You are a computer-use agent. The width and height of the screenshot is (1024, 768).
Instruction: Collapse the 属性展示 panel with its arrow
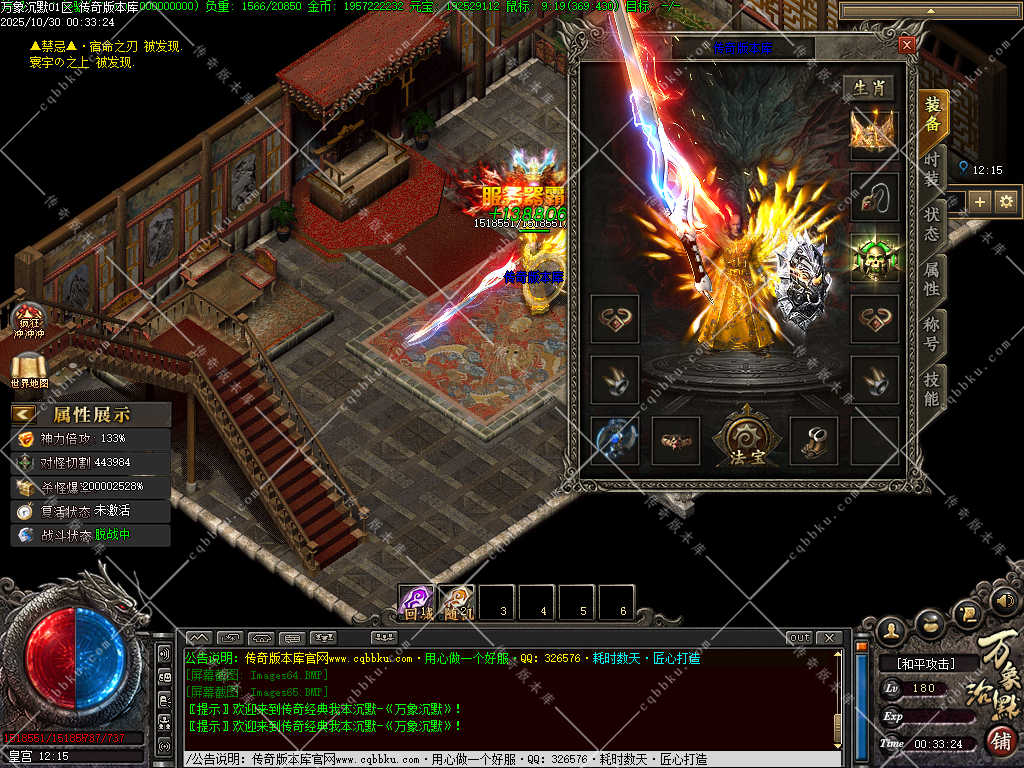(24, 415)
